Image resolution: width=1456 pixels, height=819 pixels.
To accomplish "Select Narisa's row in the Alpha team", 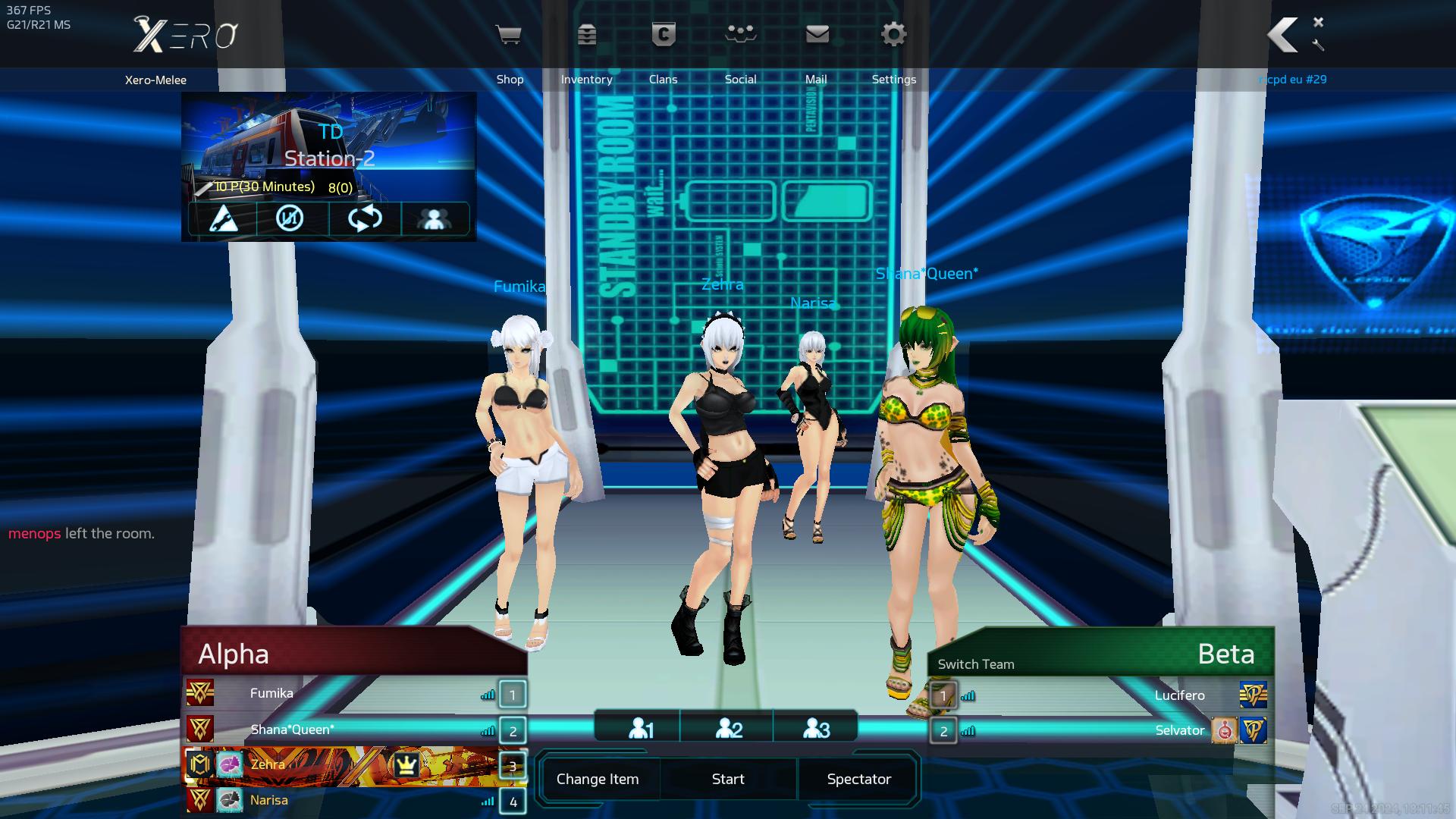I will click(269, 800).
